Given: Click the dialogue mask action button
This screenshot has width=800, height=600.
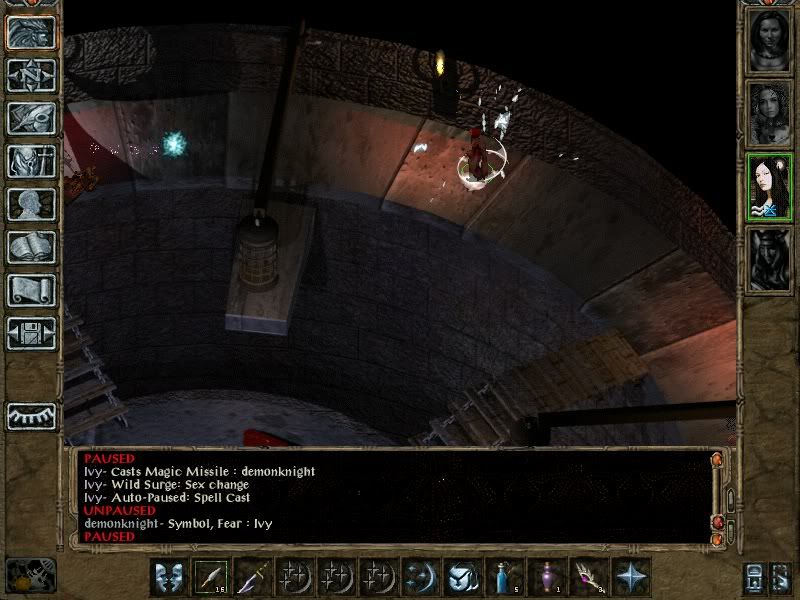Looking at the screenshot, I should 169,576.
